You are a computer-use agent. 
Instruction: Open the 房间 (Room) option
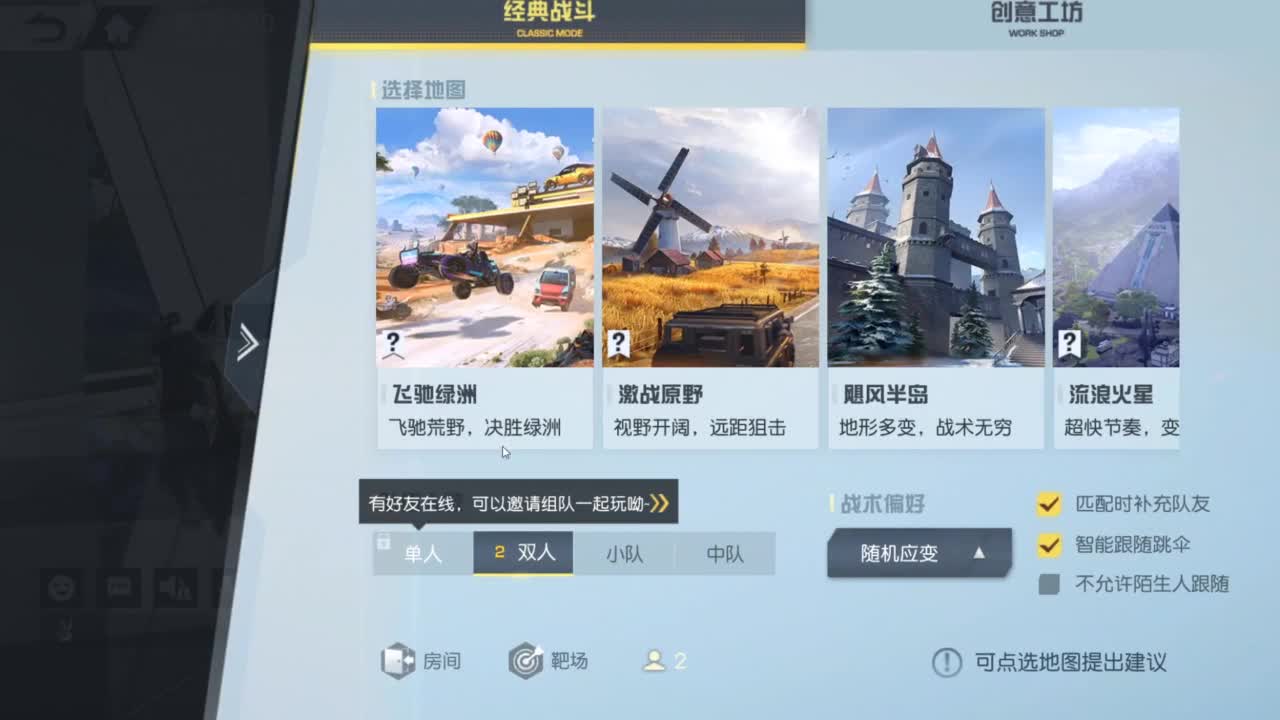[422, 661]
